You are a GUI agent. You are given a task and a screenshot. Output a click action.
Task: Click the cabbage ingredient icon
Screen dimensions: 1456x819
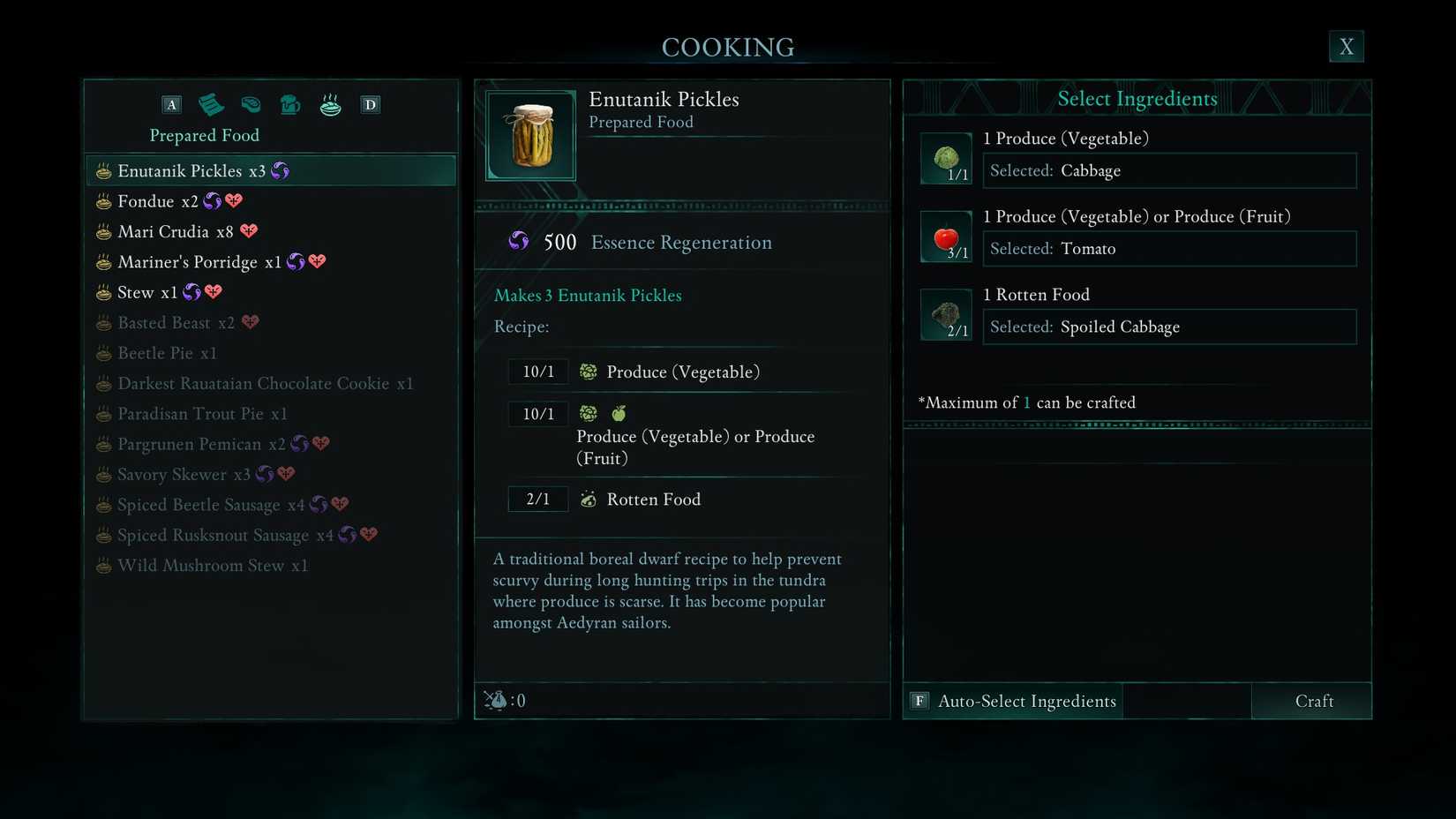[945, 159]
